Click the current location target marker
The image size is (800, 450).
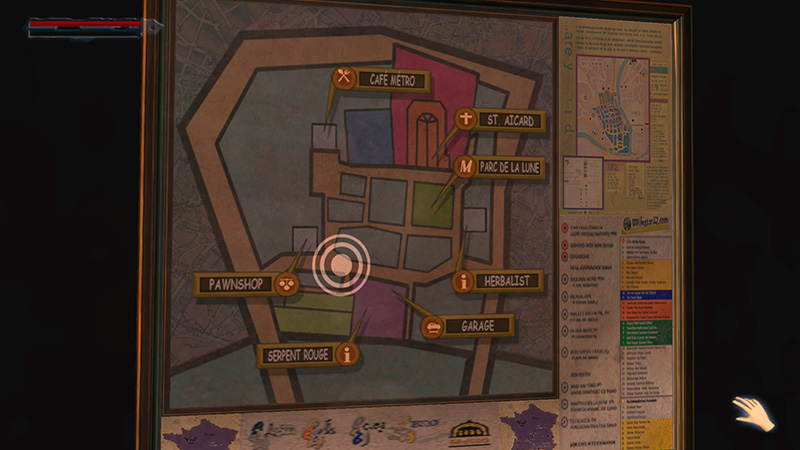341,265
